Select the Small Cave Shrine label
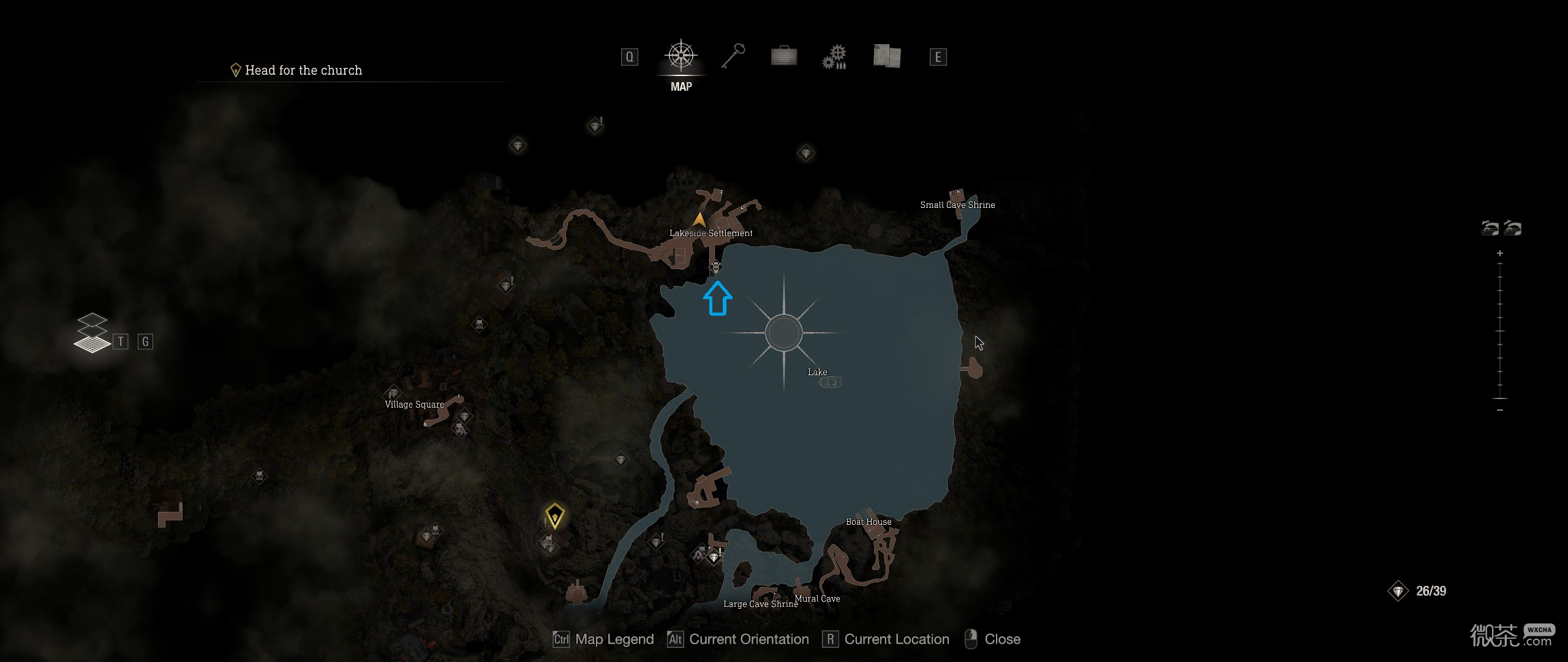This screenshot has height=662, width=1568. [x=957, y=205]
